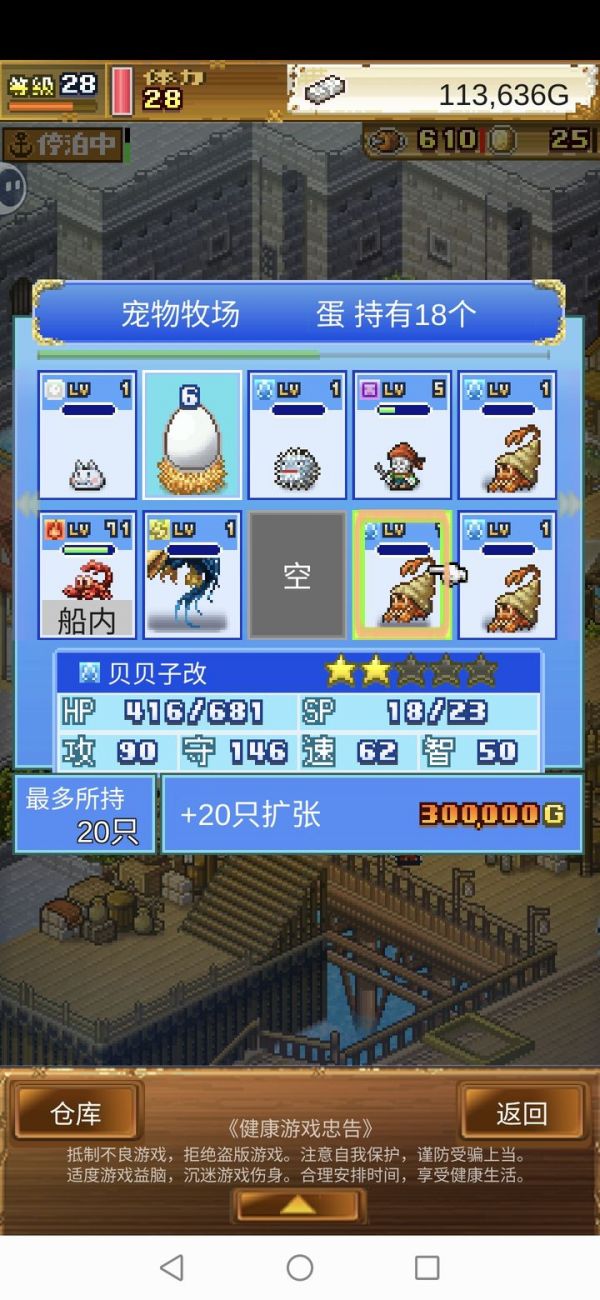Tap the Android back triangle button
This screenshot has width=600, height=1300.
(x=172, y=1268)
